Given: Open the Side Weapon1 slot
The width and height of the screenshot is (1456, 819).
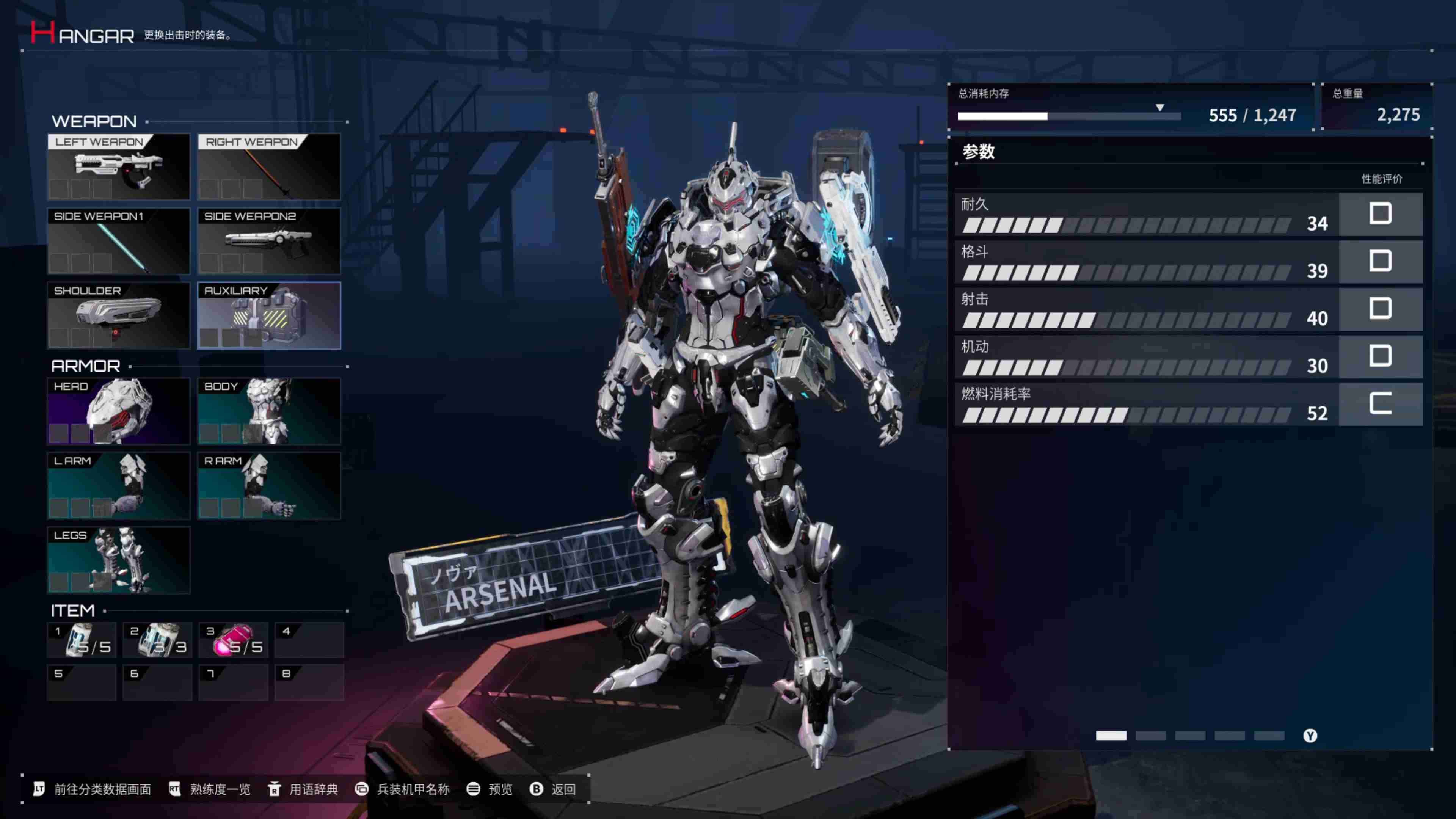Looking at the screenshot, I should [119, 242].
